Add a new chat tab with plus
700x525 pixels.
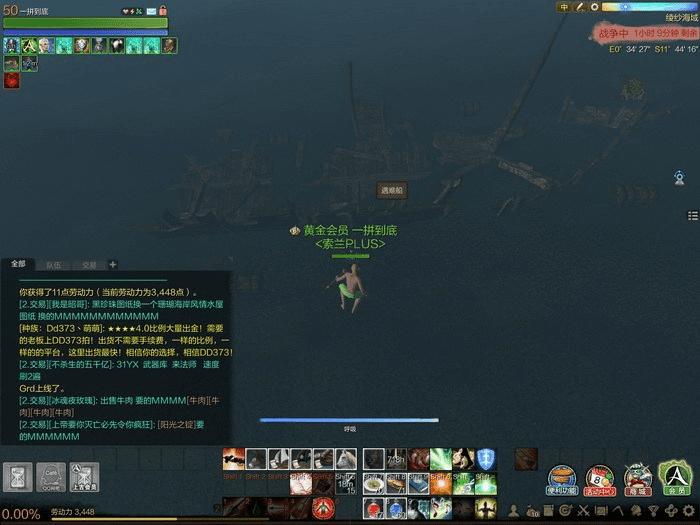click(113, 265)
